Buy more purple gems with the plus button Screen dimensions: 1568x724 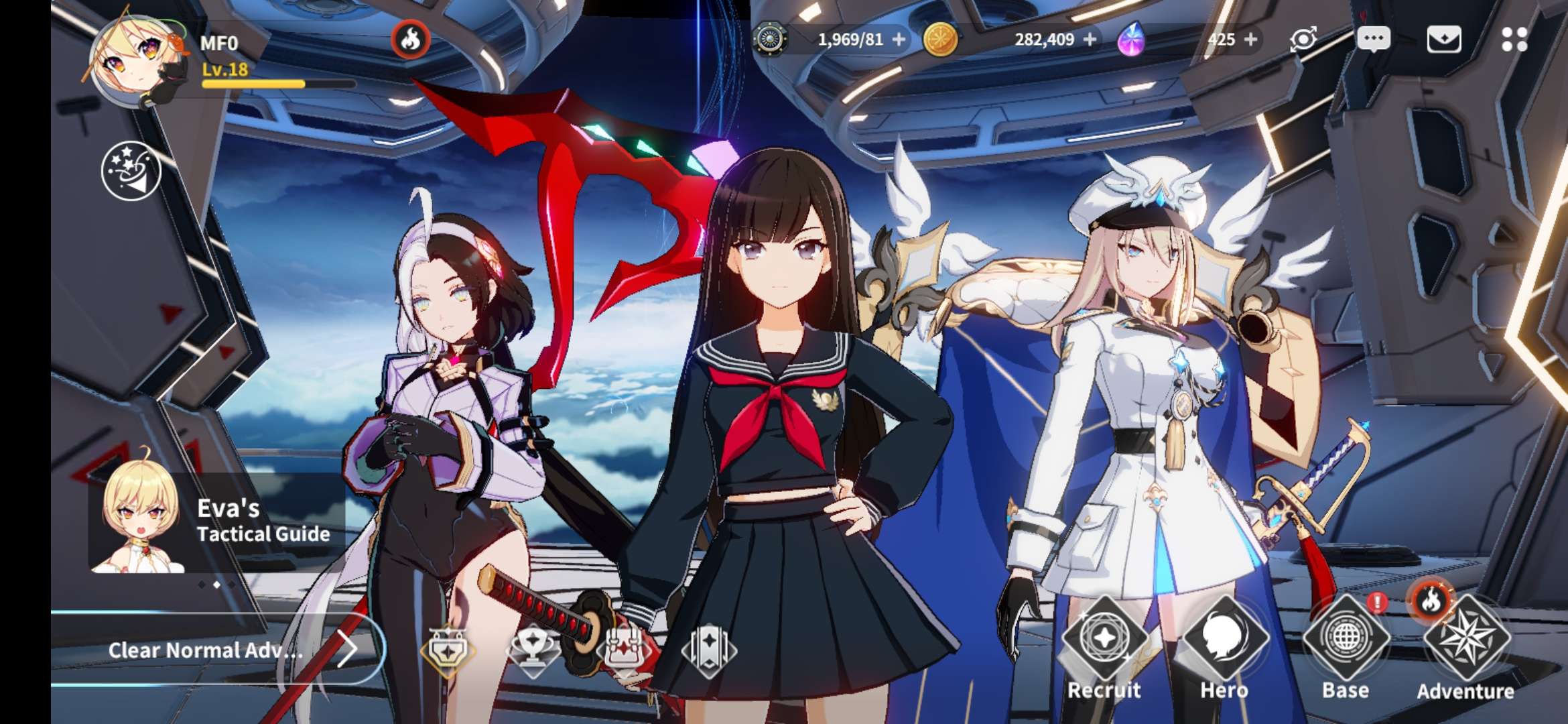tap(1250, 40)
